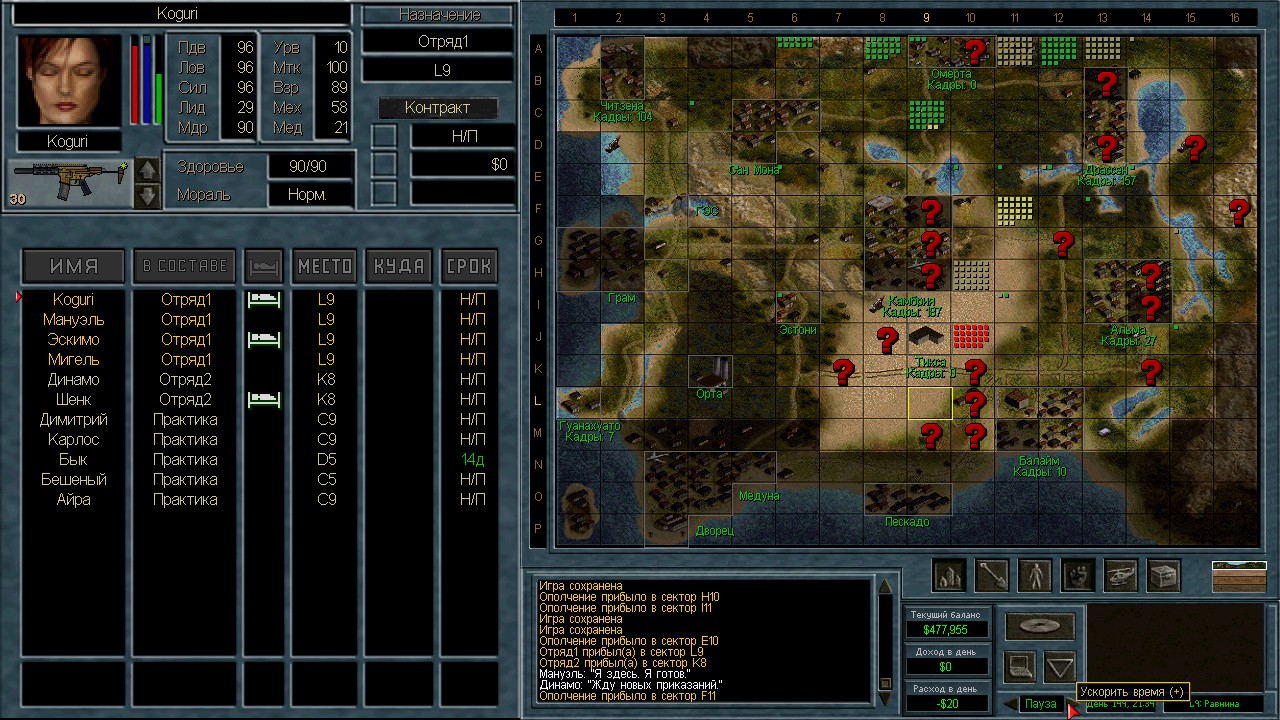This screenshot has width=1280, height=720.
Task: Toggle the helicopter airspace filter
Action: (x=1120, y=575)
